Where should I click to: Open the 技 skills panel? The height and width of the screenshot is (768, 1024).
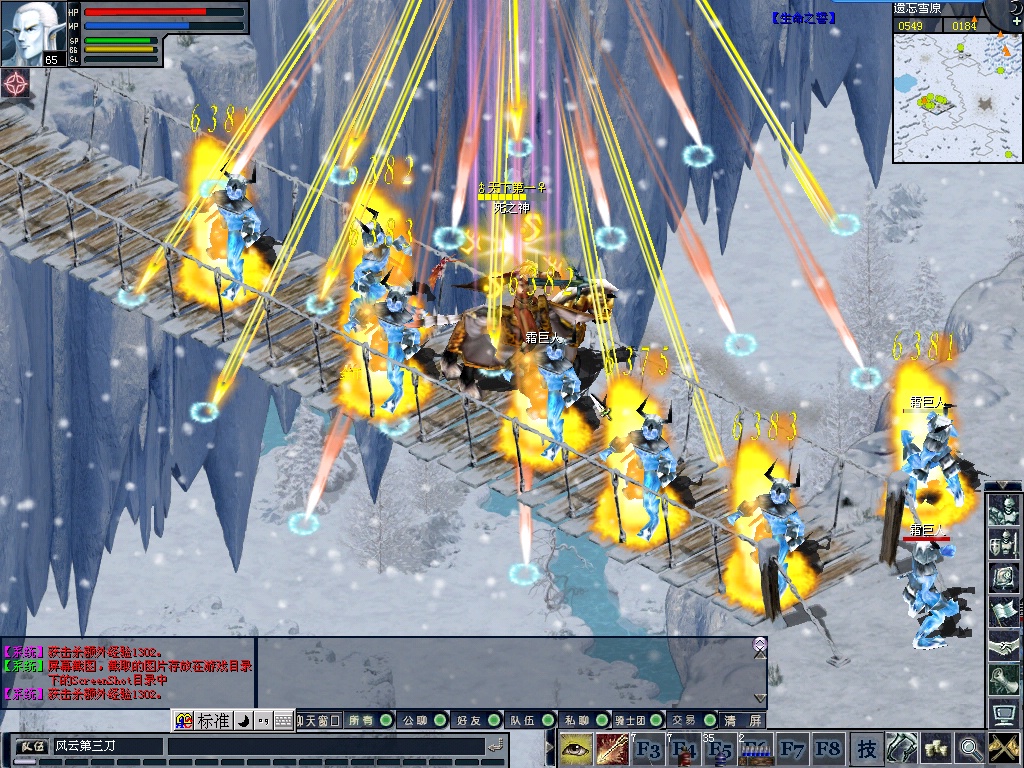point(866,748)
